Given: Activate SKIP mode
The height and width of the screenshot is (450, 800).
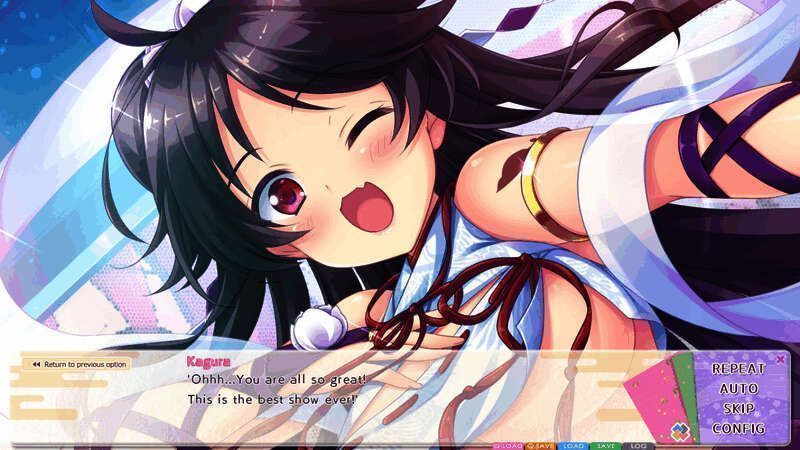Looking at the screenshot, I should coord(738,408).
